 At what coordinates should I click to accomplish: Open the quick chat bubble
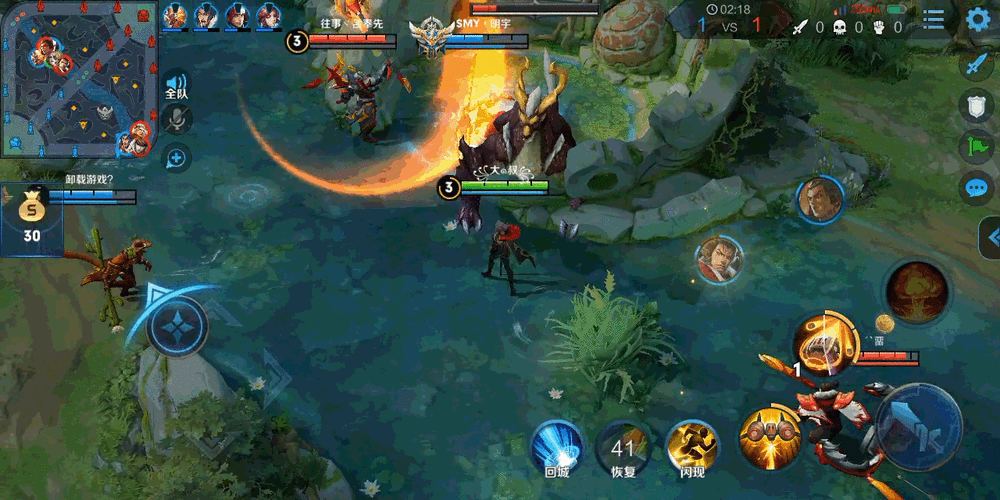tap(976, 188)
